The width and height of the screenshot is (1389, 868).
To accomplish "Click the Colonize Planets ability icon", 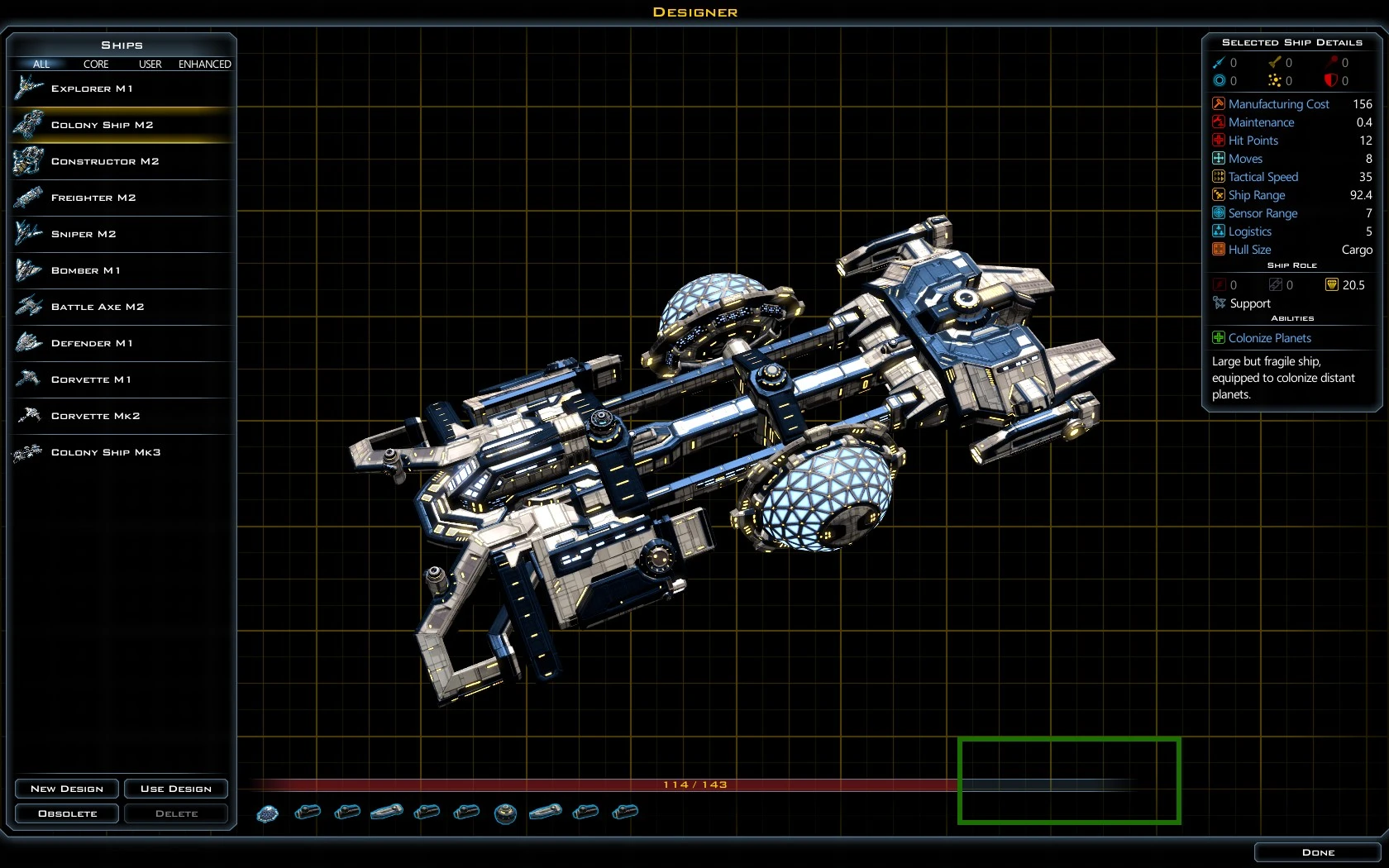I will [1217, 337].
